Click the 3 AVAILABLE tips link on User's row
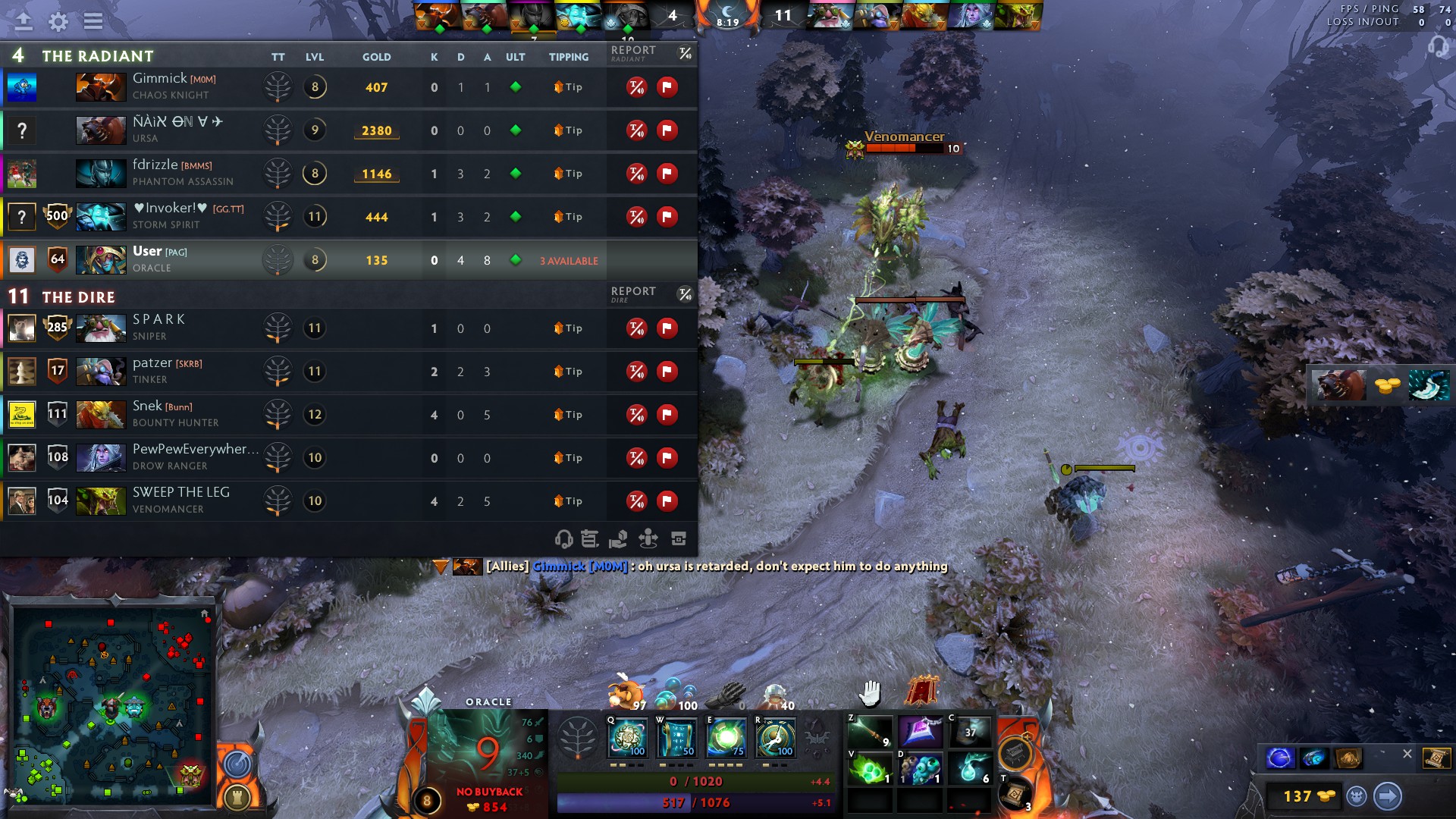This screenshot has height=819, width=1456. pyautogui.click(x=569, y=260)
